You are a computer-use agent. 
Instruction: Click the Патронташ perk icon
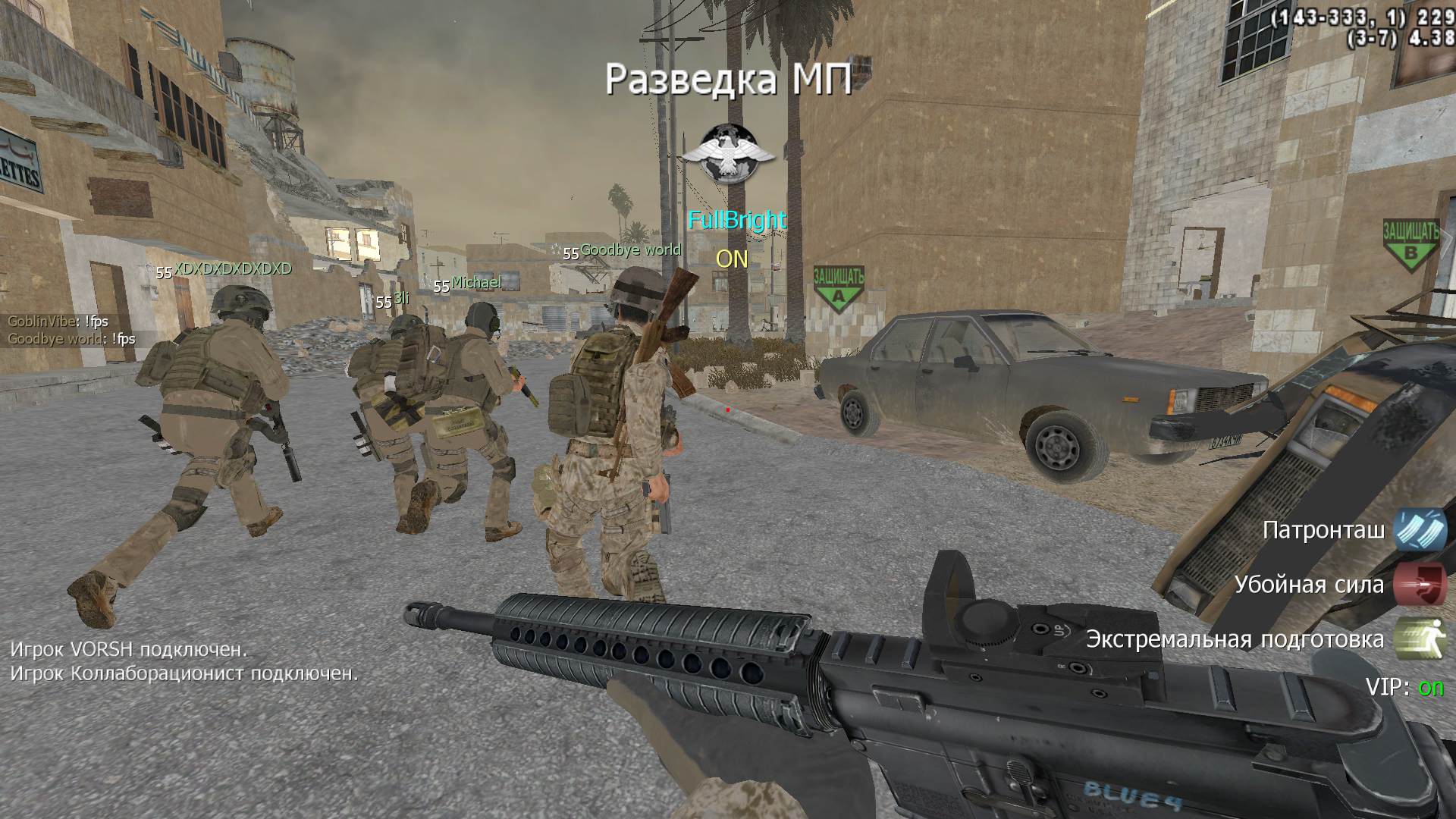click(x=1420, y=529)
